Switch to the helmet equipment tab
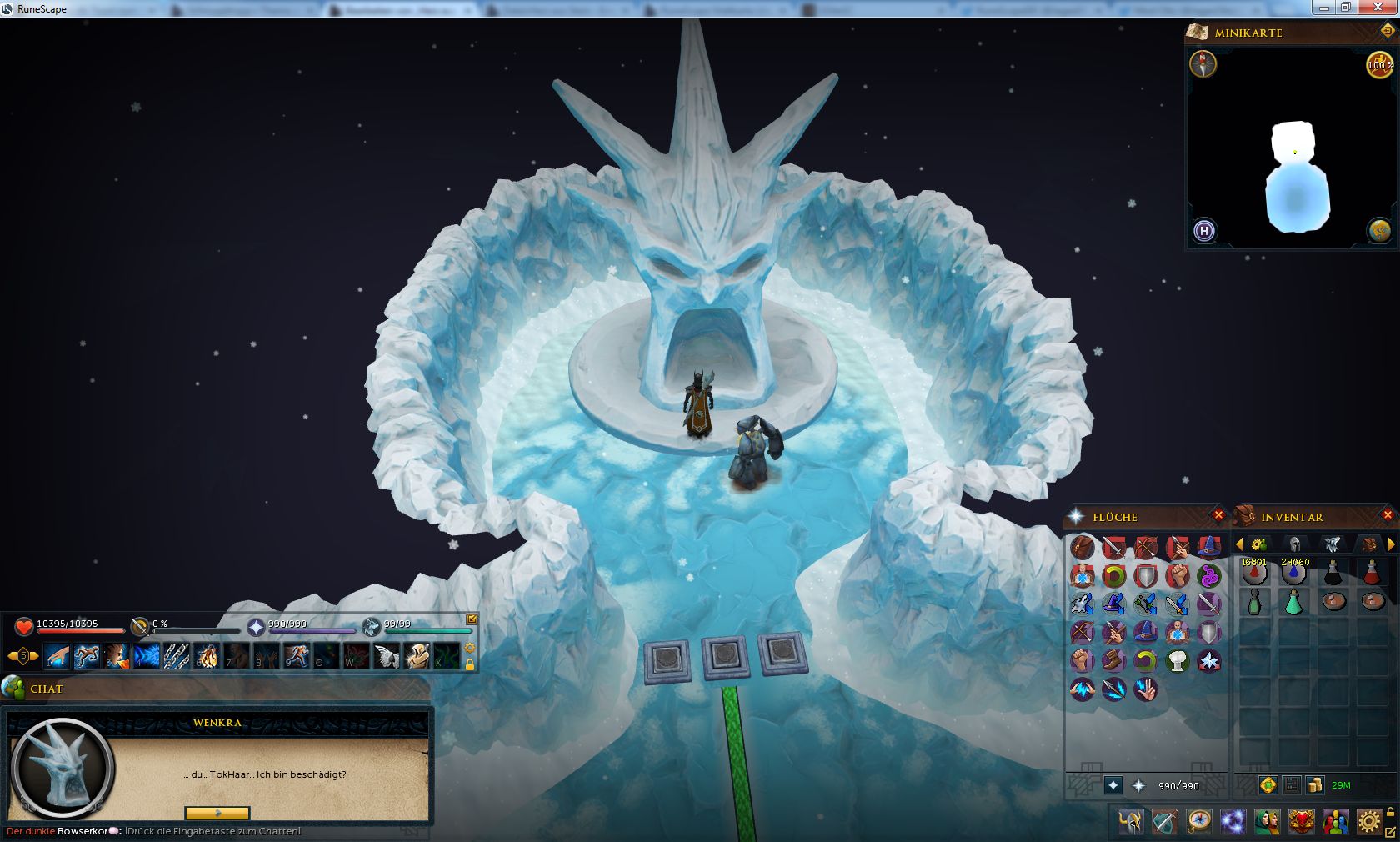Screen dimensions: 1400x842 [1294, 544]
